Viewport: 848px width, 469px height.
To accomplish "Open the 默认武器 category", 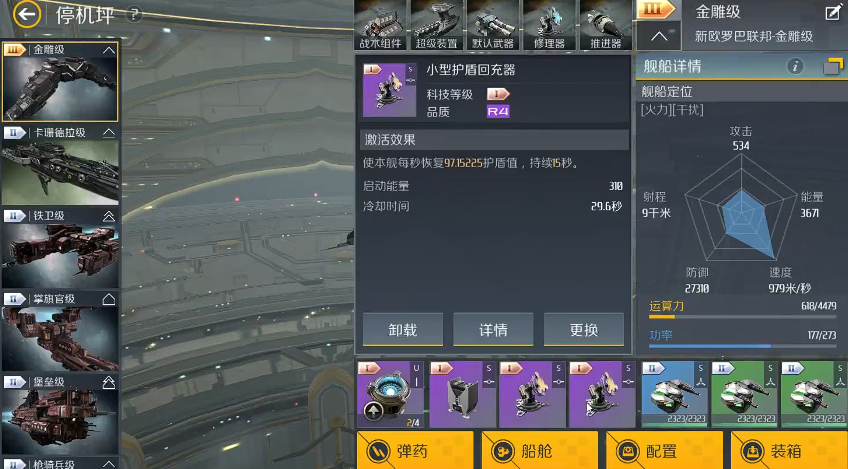I will coord(492,25).
